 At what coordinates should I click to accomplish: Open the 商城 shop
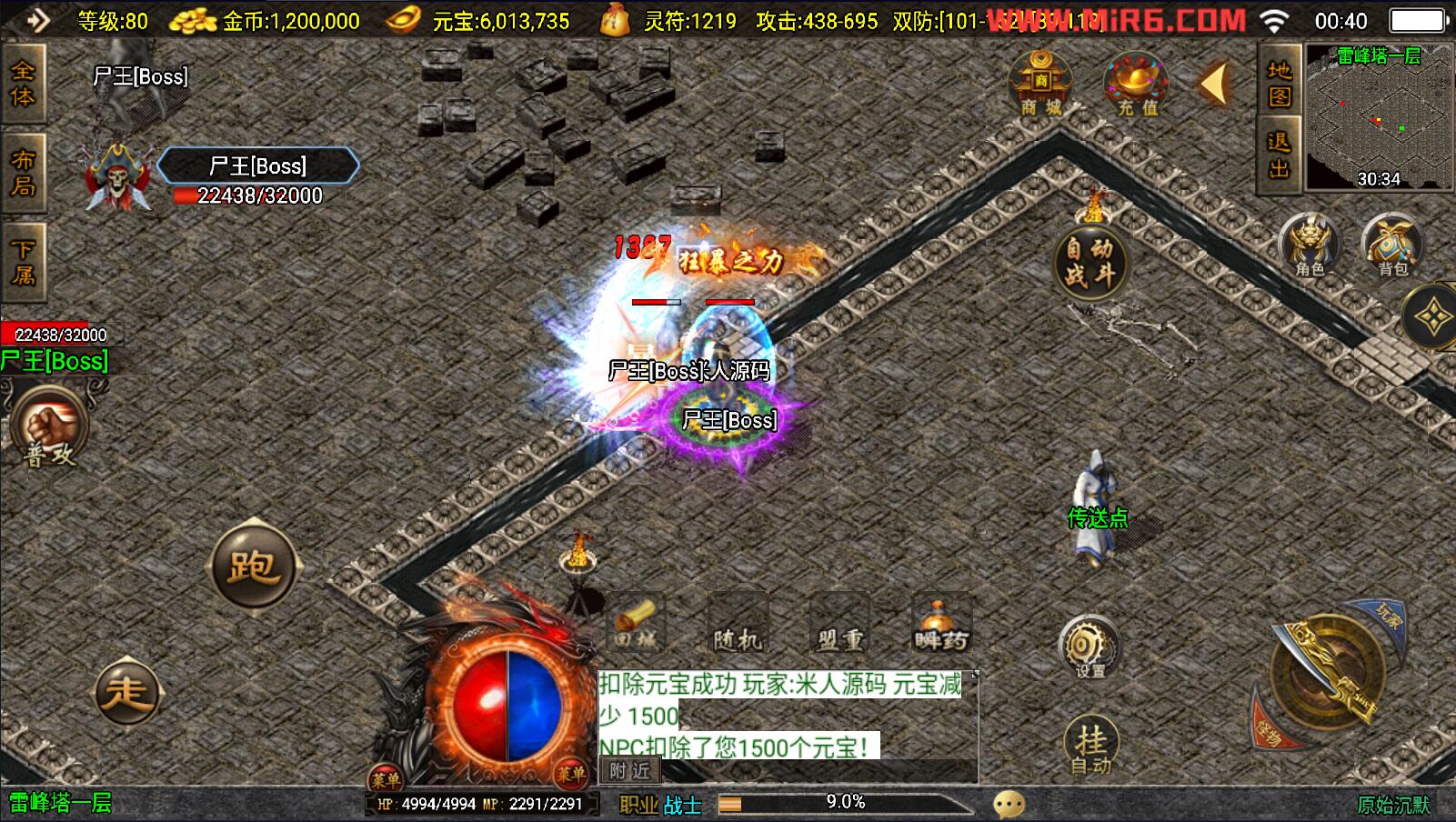pyautogui.click(x=1040, y=84)
